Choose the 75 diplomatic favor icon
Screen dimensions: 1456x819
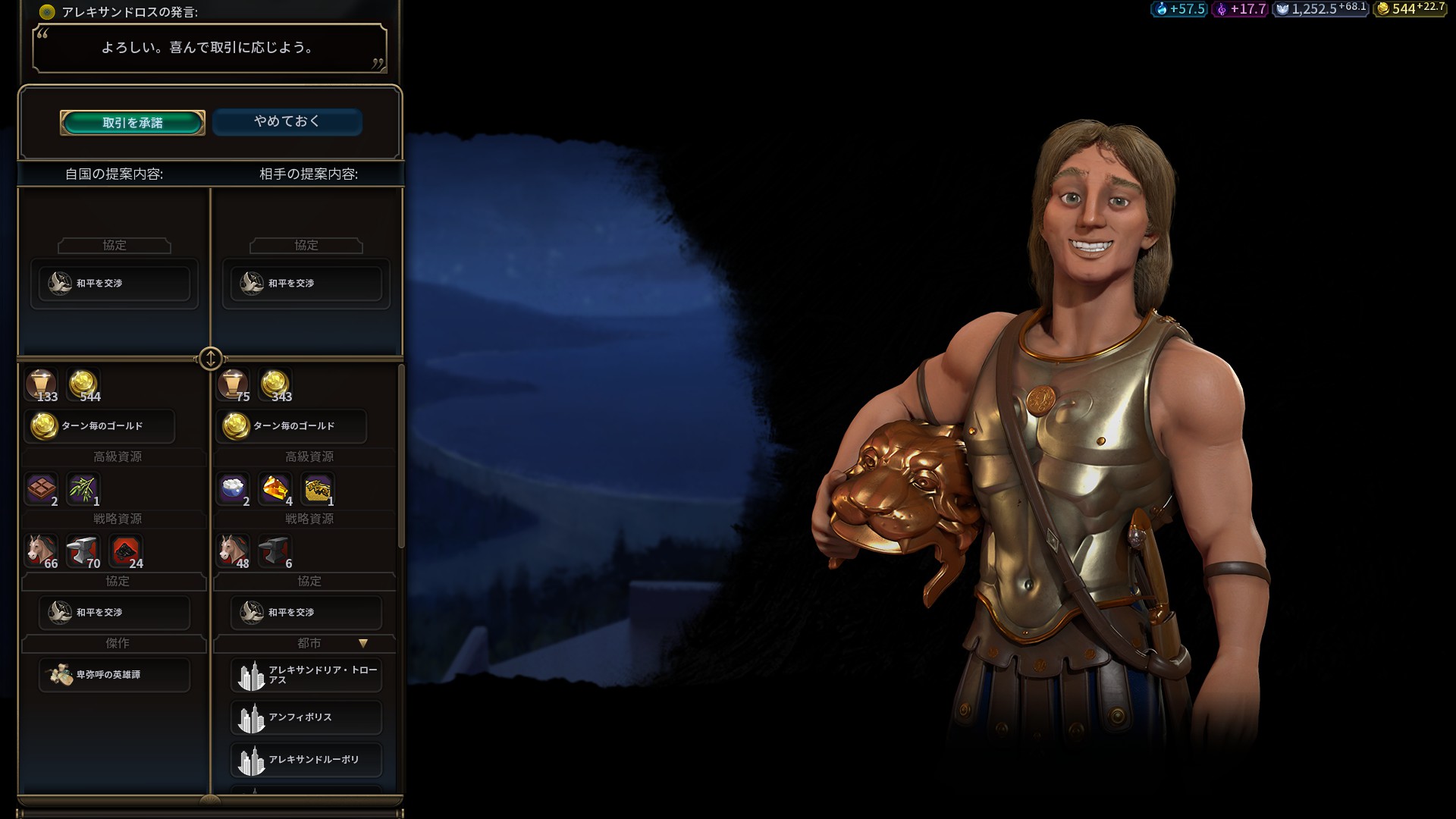(233, 384)
